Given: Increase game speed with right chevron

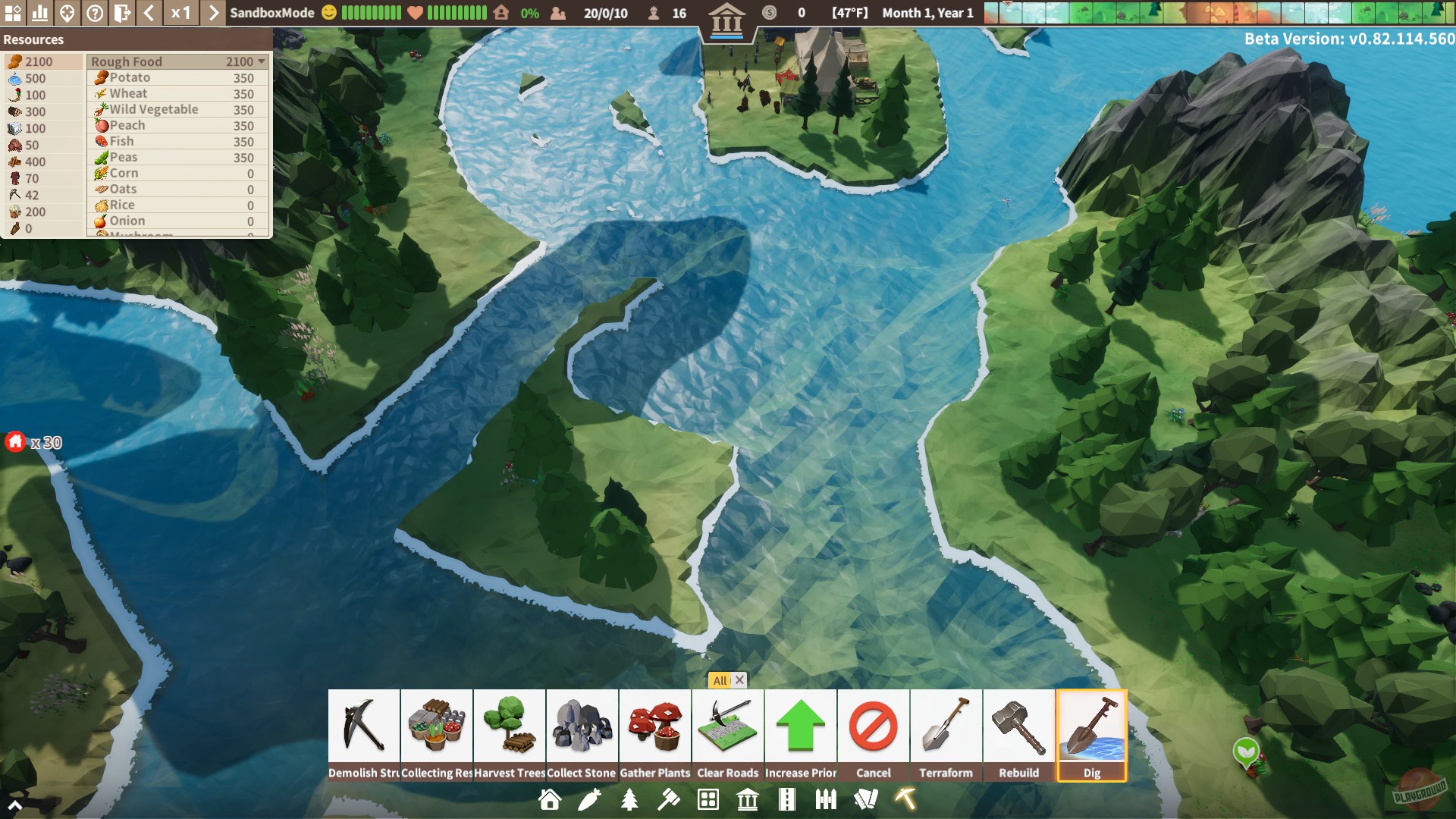Looking at the screenshot, I should click(x=214, y=12).
